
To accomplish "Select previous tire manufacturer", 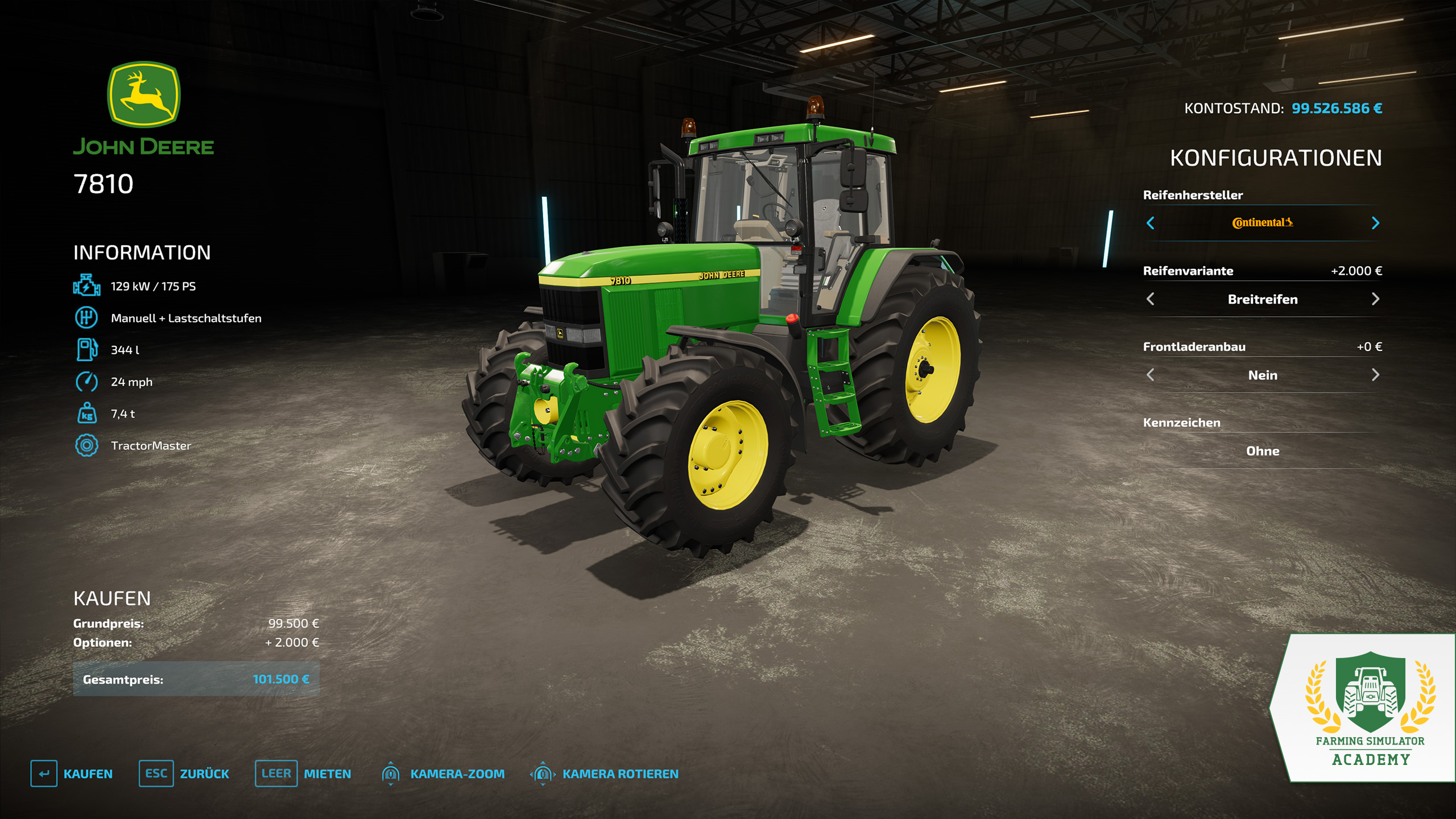I will tap(1150, 223).
